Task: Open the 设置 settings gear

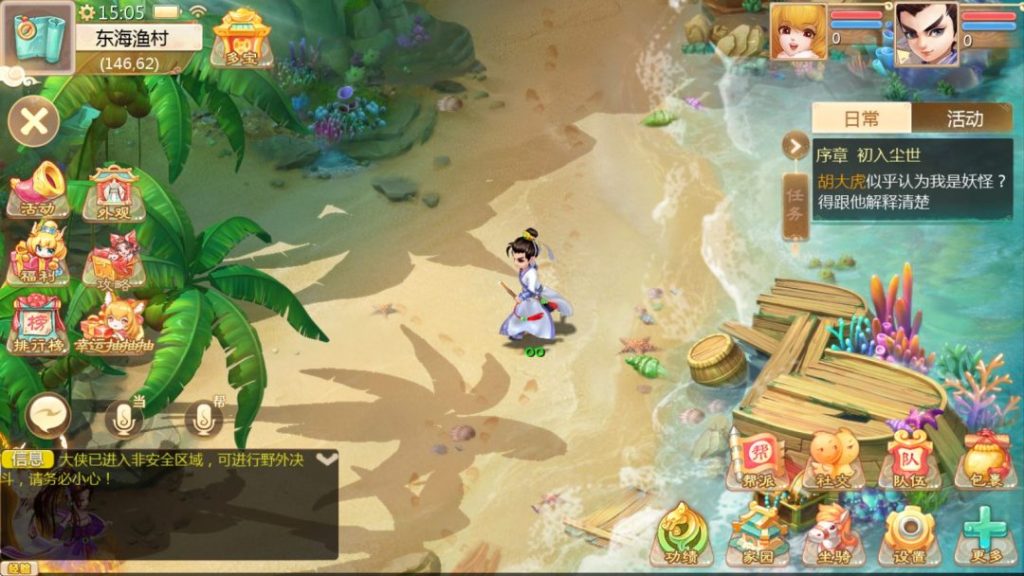Action: tap(908, 535)
